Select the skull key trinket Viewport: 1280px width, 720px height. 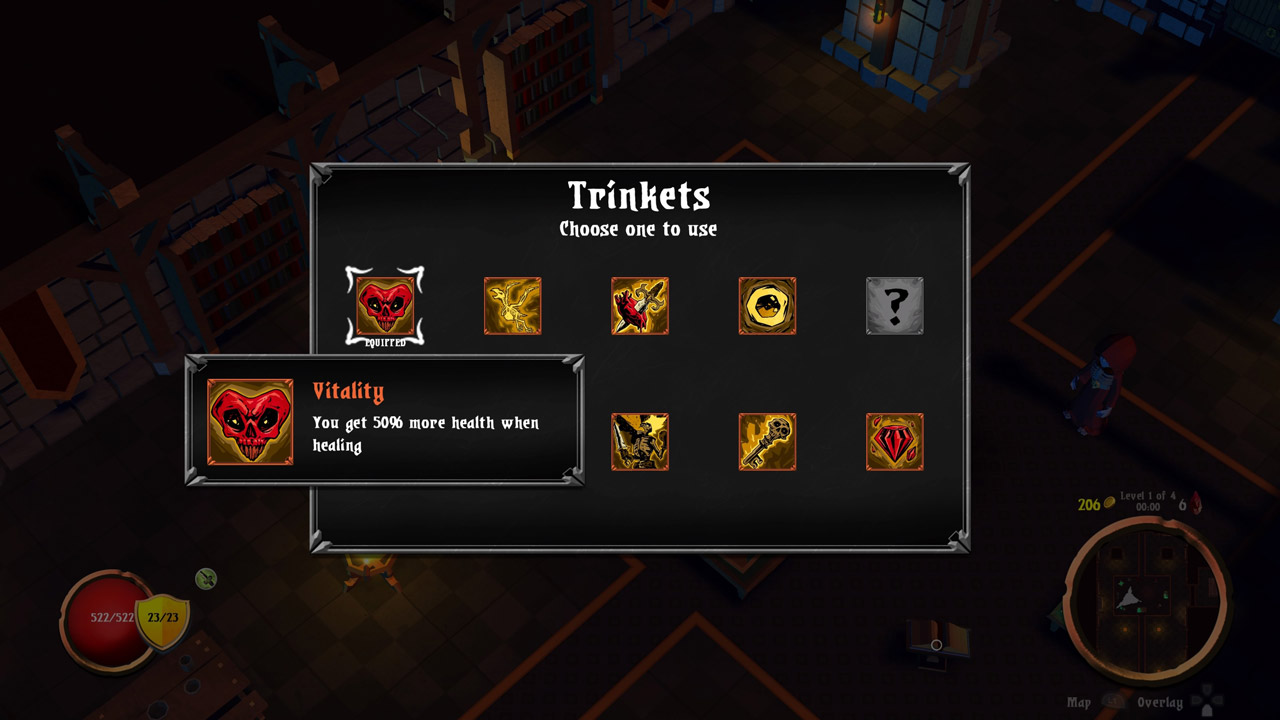[767, 442]
